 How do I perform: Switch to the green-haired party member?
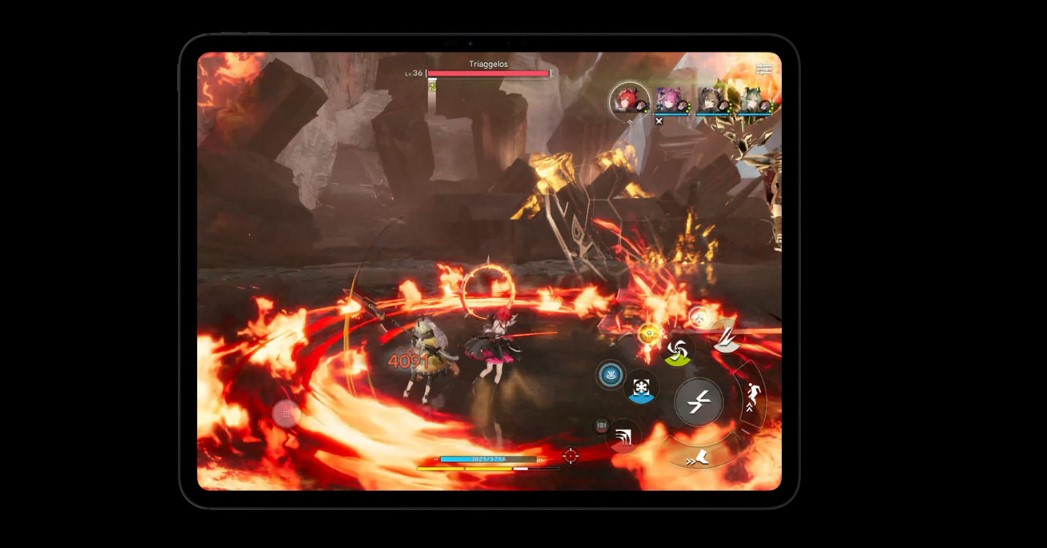coord(752,101)
